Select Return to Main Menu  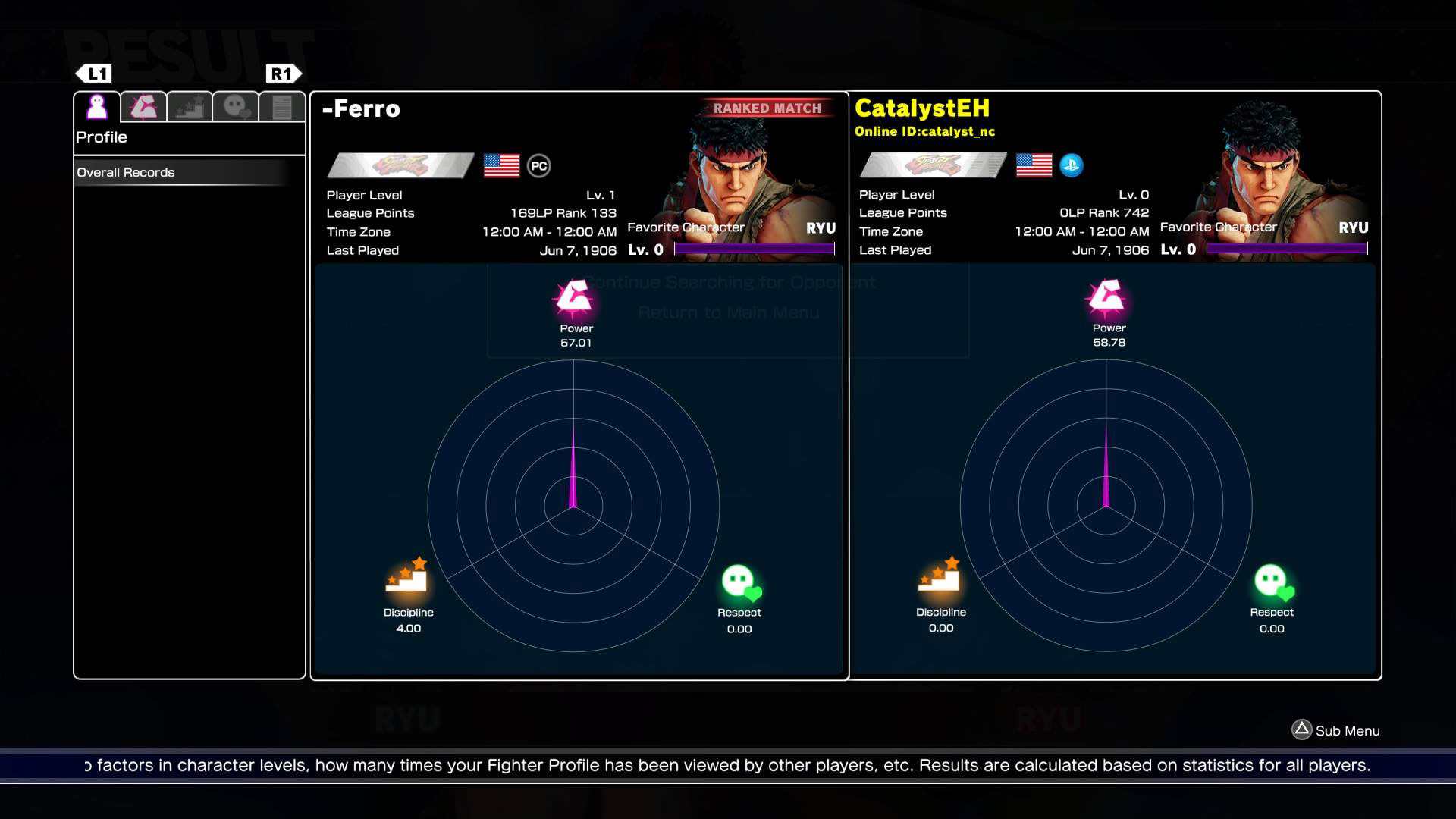729,312
